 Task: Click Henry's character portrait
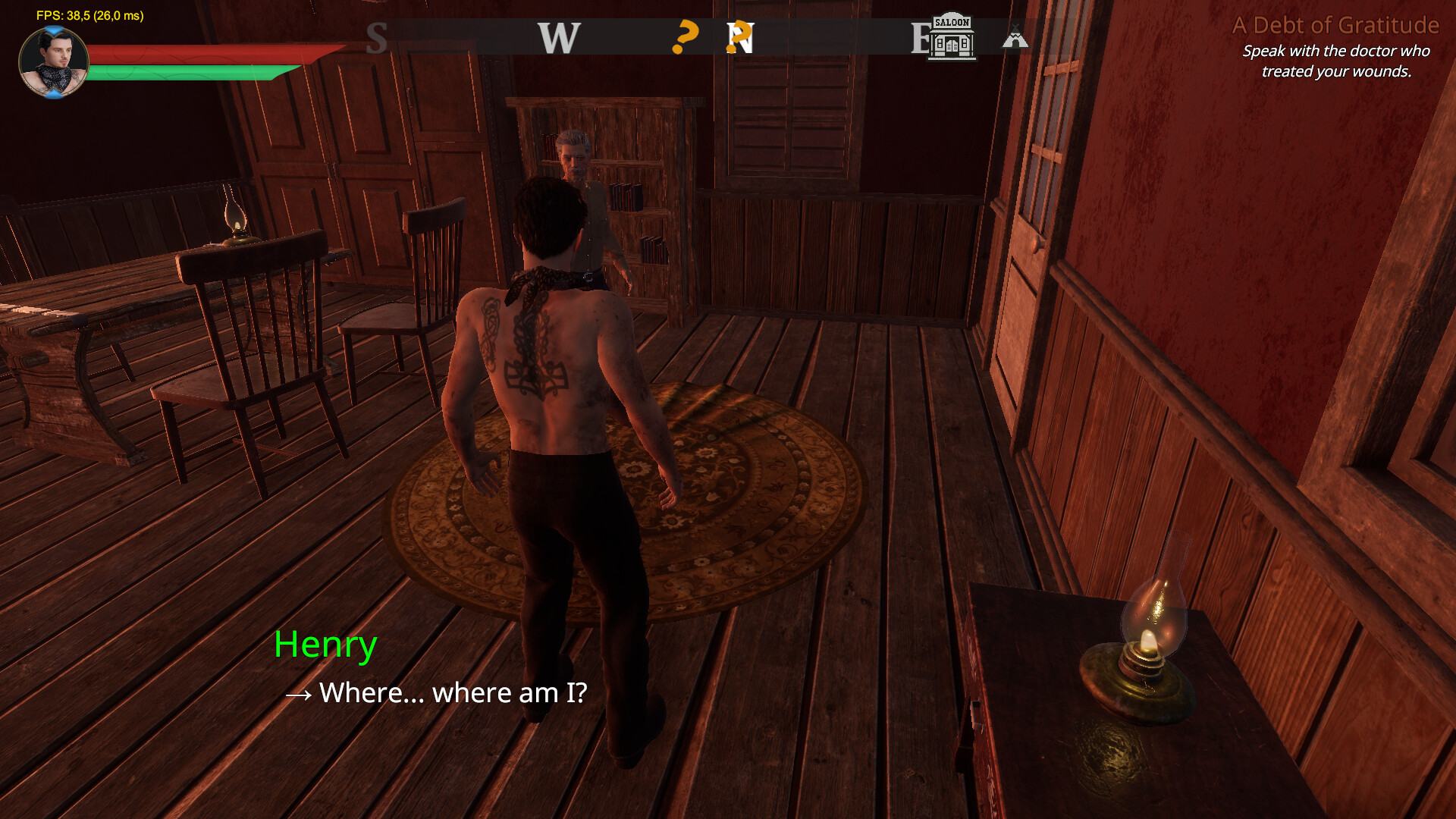pos(53,59)
